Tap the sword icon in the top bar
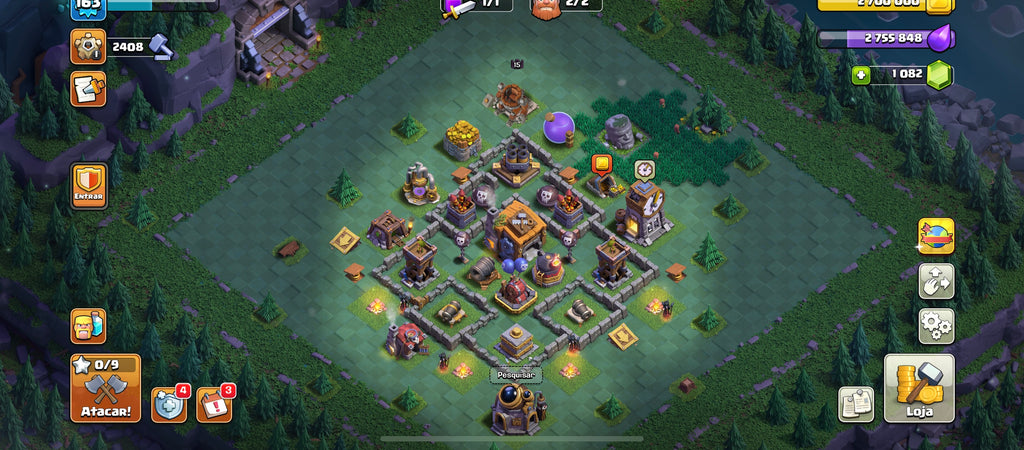1024x450 pixels. point(460,7)
